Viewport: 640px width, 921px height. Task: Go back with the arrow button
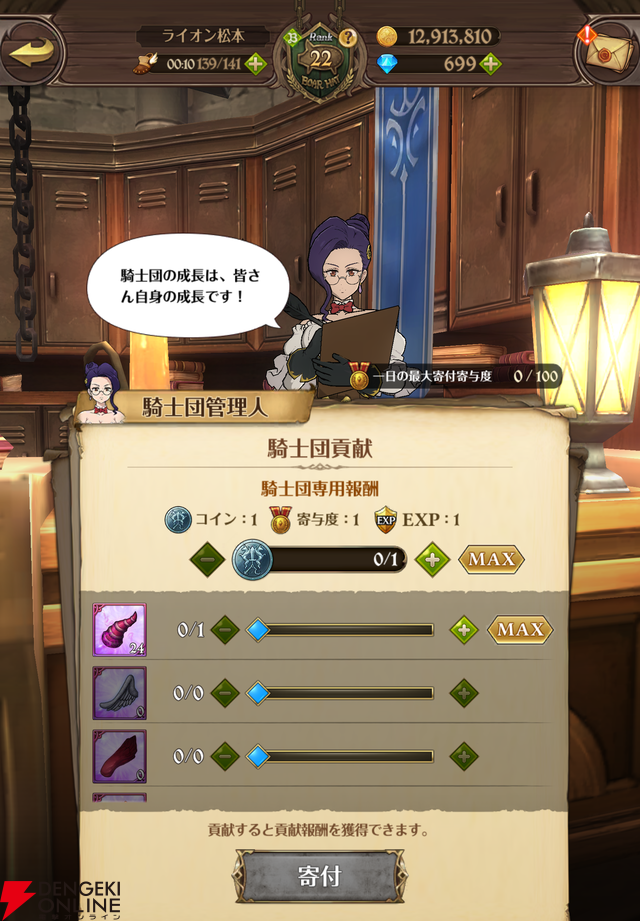point(31,51)
